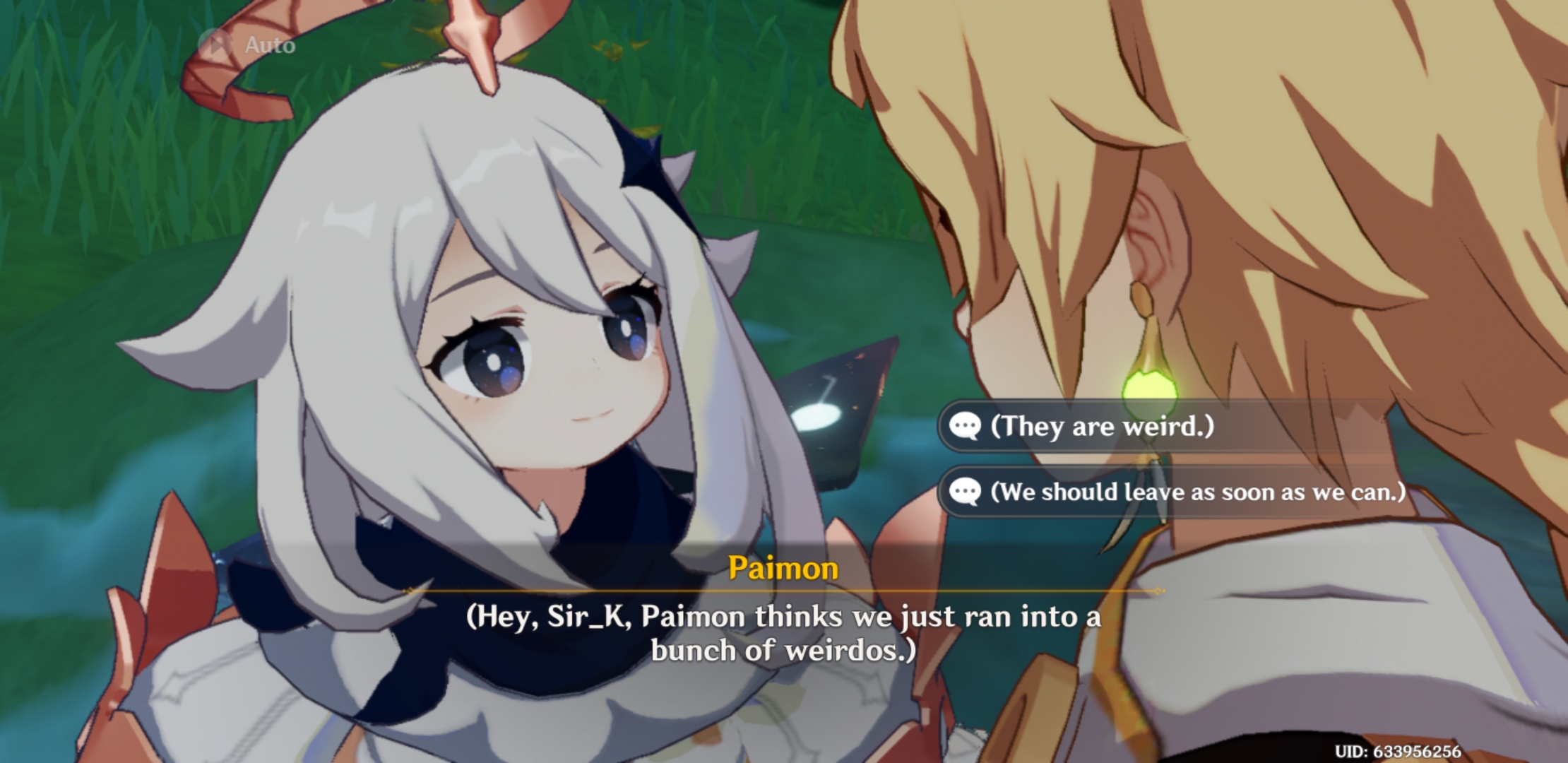This screenshot has width=1568, height=763.
Task: Choose the response "(They are weird.)"
Action: point(1102,425)
